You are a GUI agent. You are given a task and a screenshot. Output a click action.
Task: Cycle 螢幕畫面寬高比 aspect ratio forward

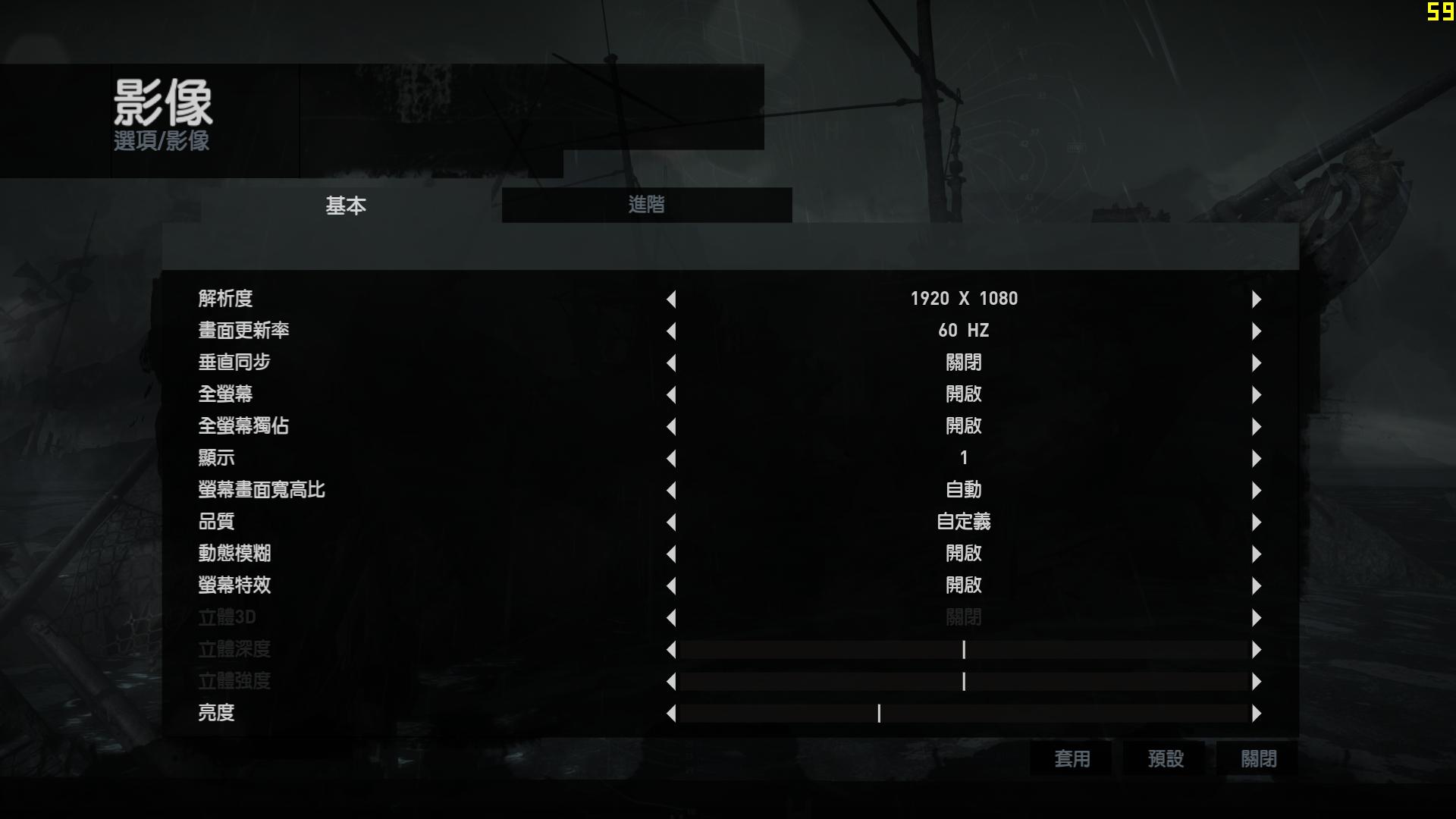pos(1256,490)
